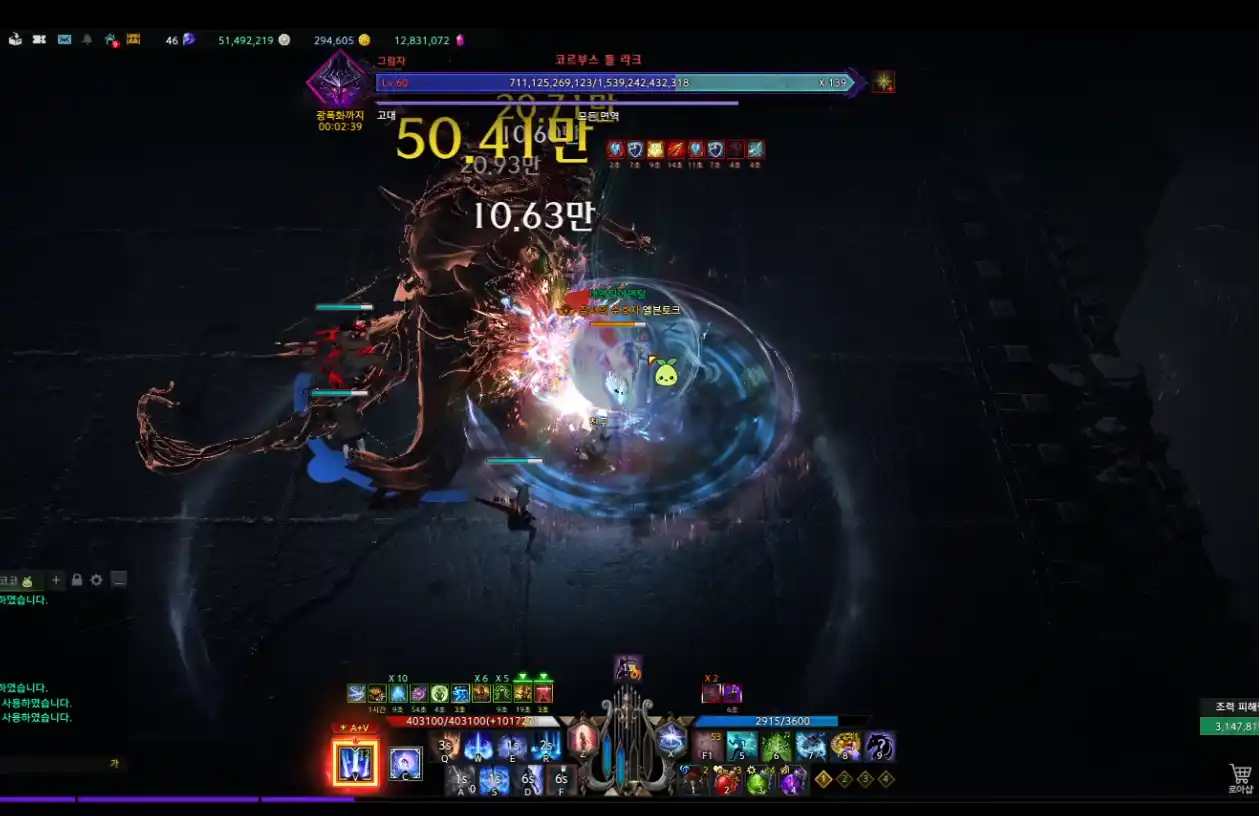Screen dimensions: 1259x816
Task: Open the LoA shop cart
Action: pos(1240,774)
